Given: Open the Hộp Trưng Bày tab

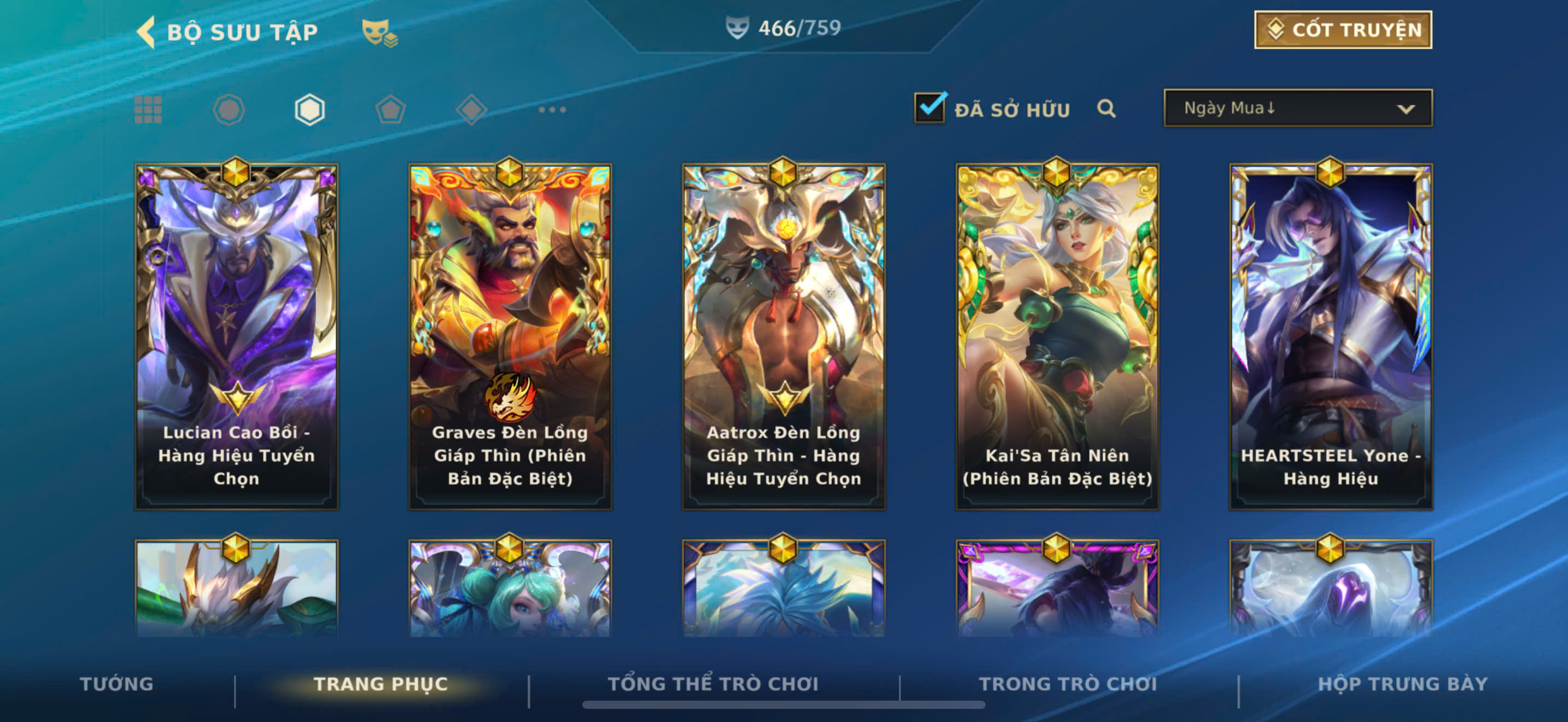Looking at the screenshot, I should click(x=1402, y=684).
